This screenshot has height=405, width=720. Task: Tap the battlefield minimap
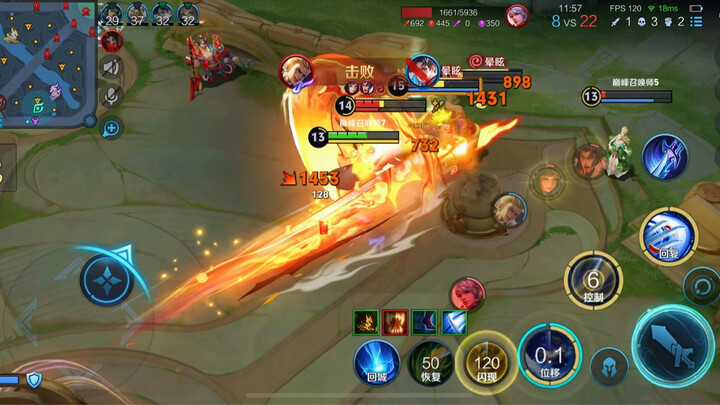click(47, 62)
